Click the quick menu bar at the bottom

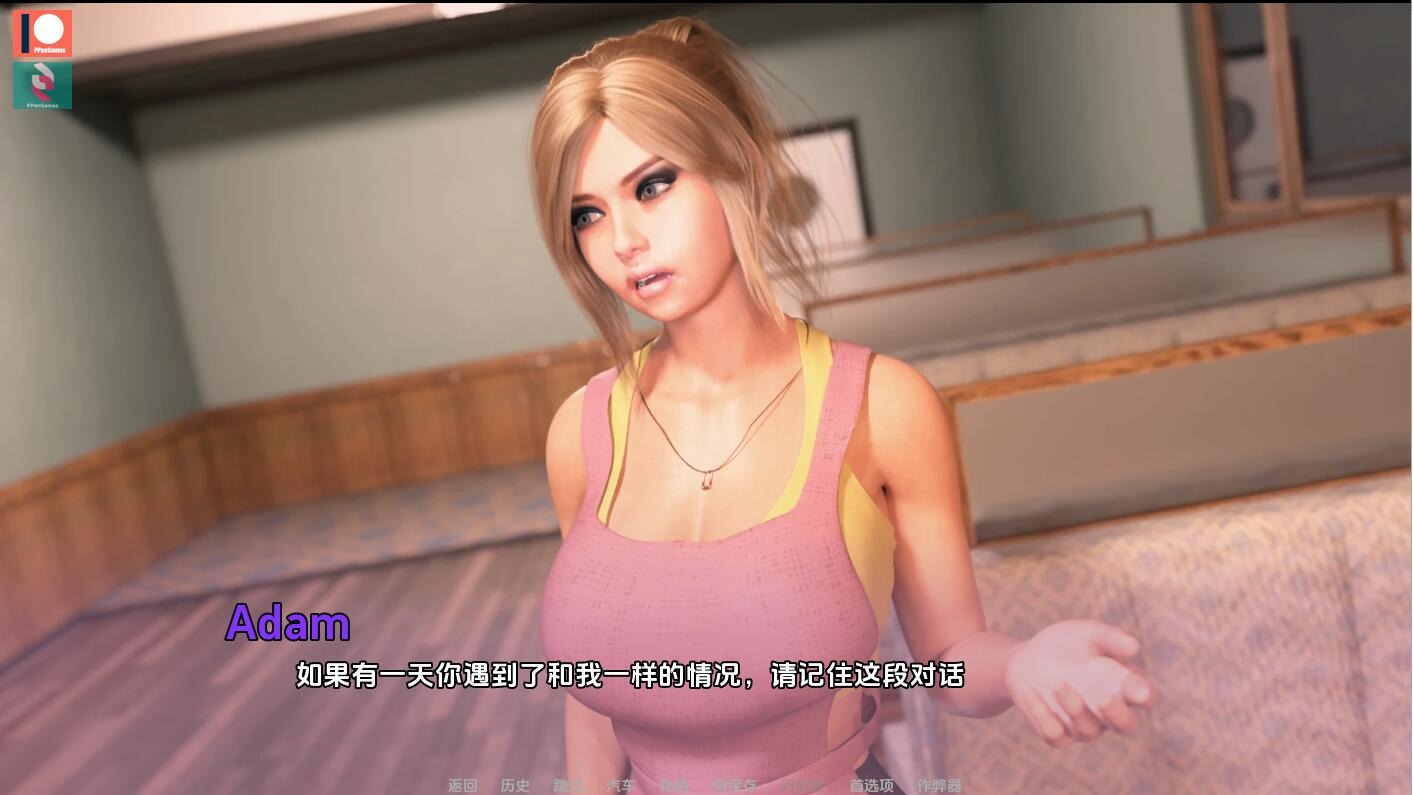click(700, 787)
